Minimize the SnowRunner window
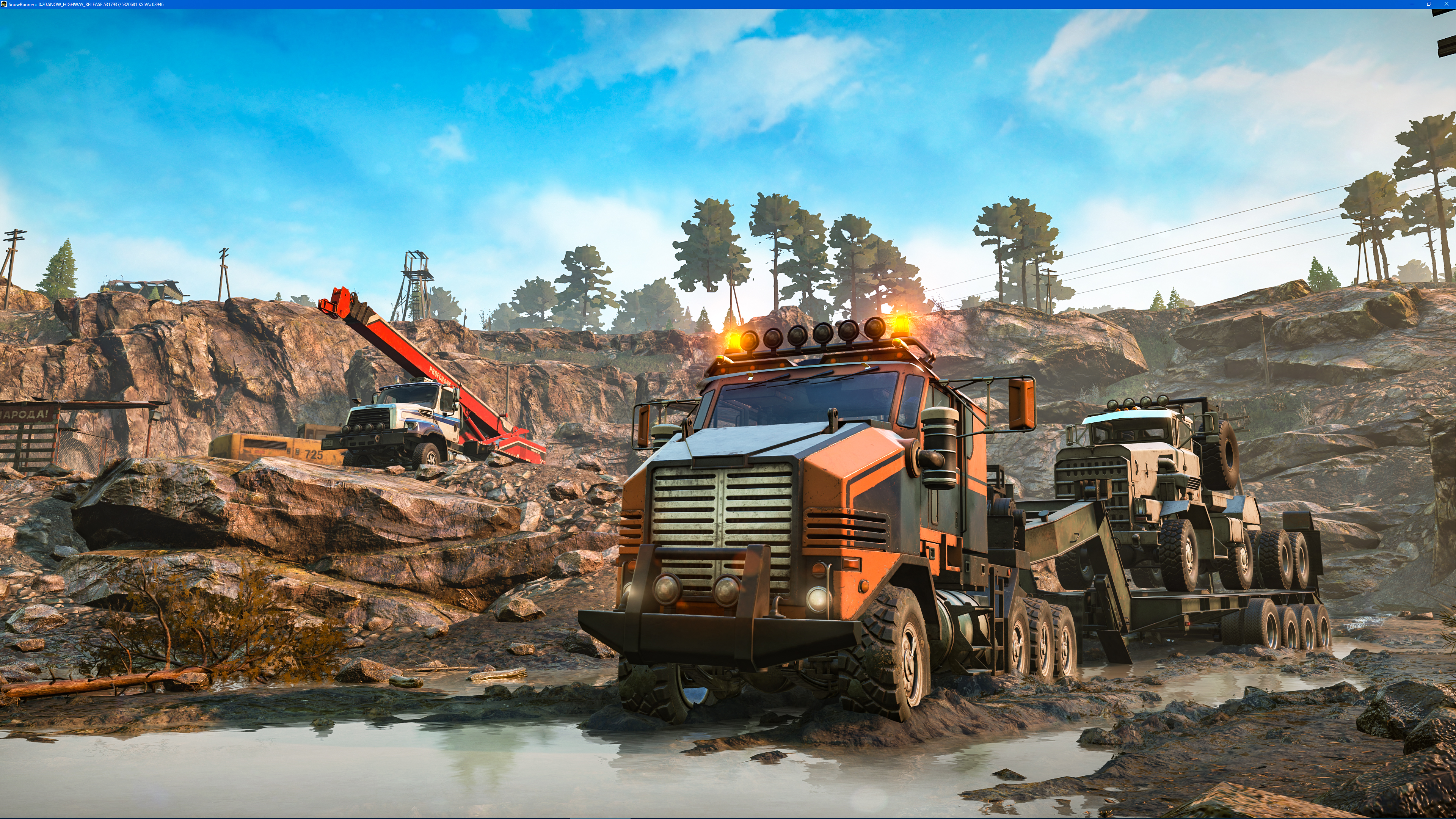The width and height of the screenshot is (1456, 819). pos(1412,4)
